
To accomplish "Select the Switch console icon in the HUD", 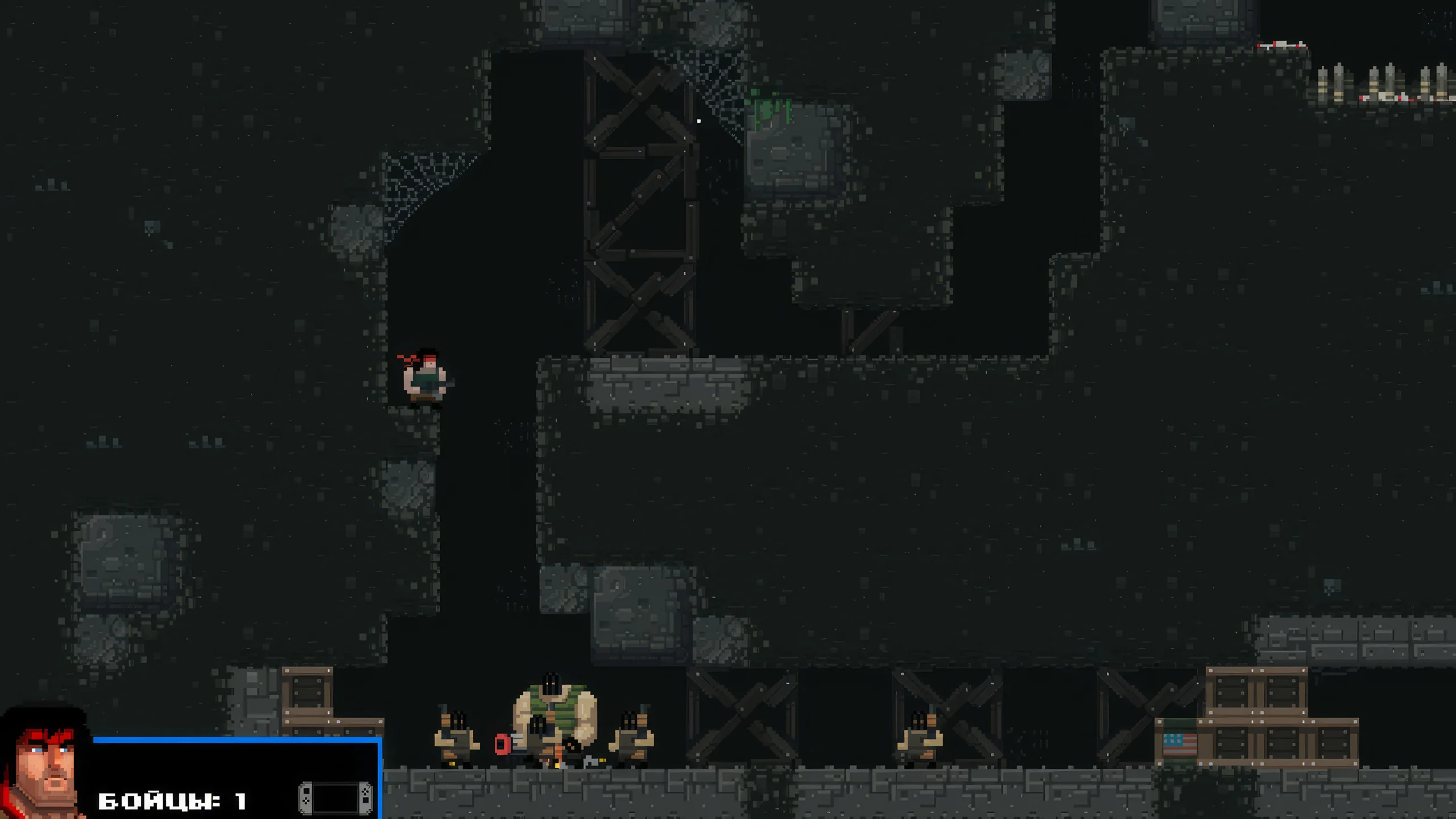I will [336, 798].
